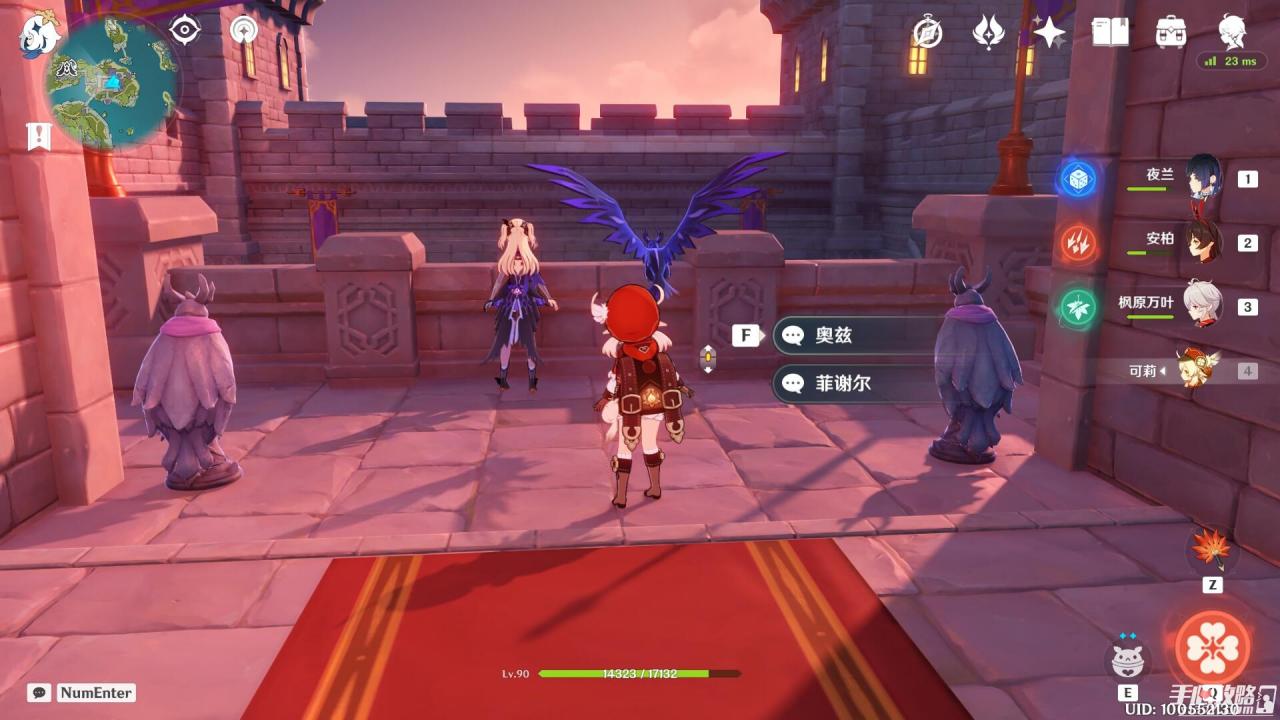
Task: Choose dialogue option 菲谢尔
Action: tap(860, 383)
